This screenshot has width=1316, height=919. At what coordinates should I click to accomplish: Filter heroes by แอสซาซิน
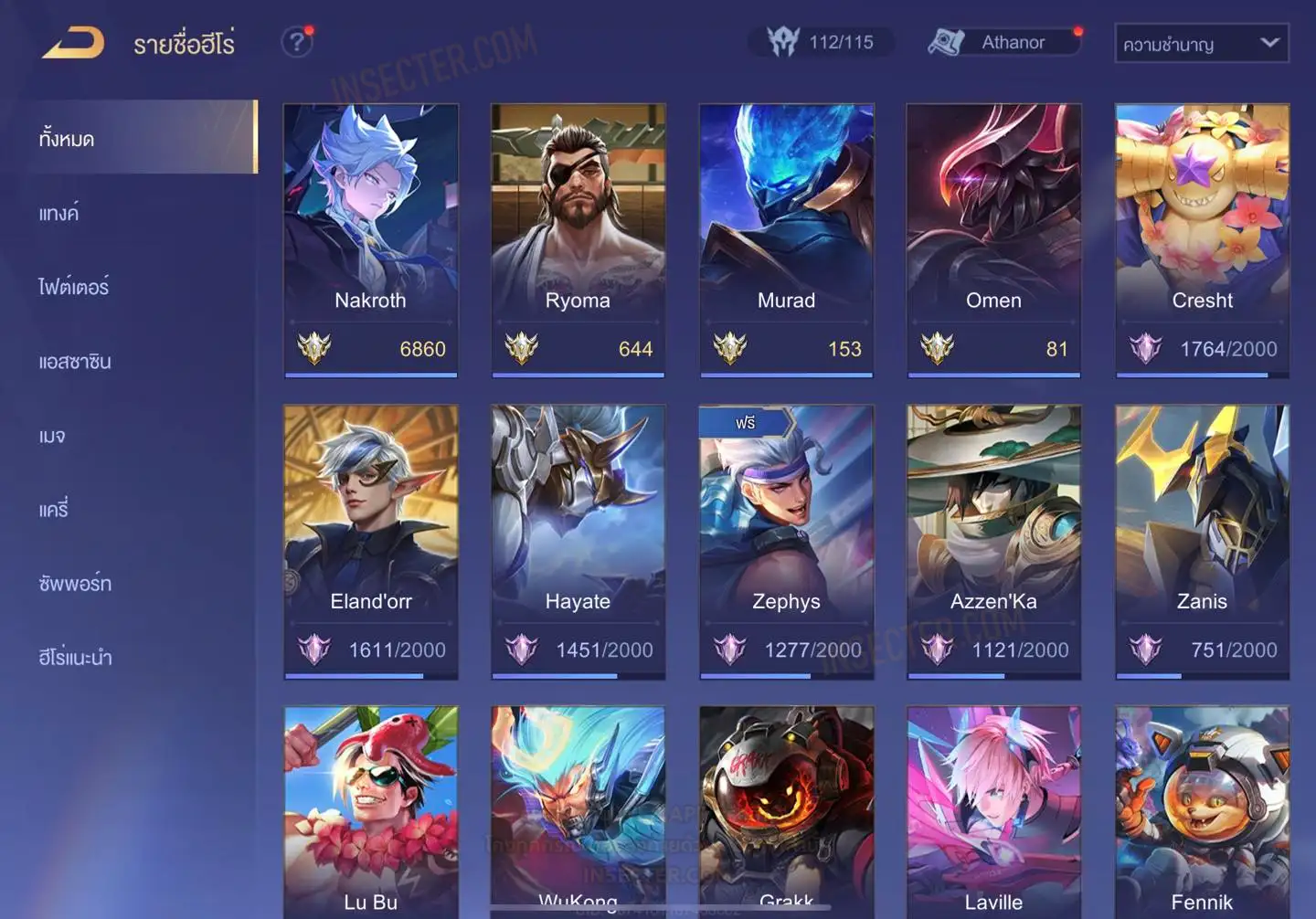click(x=75, y=362)
